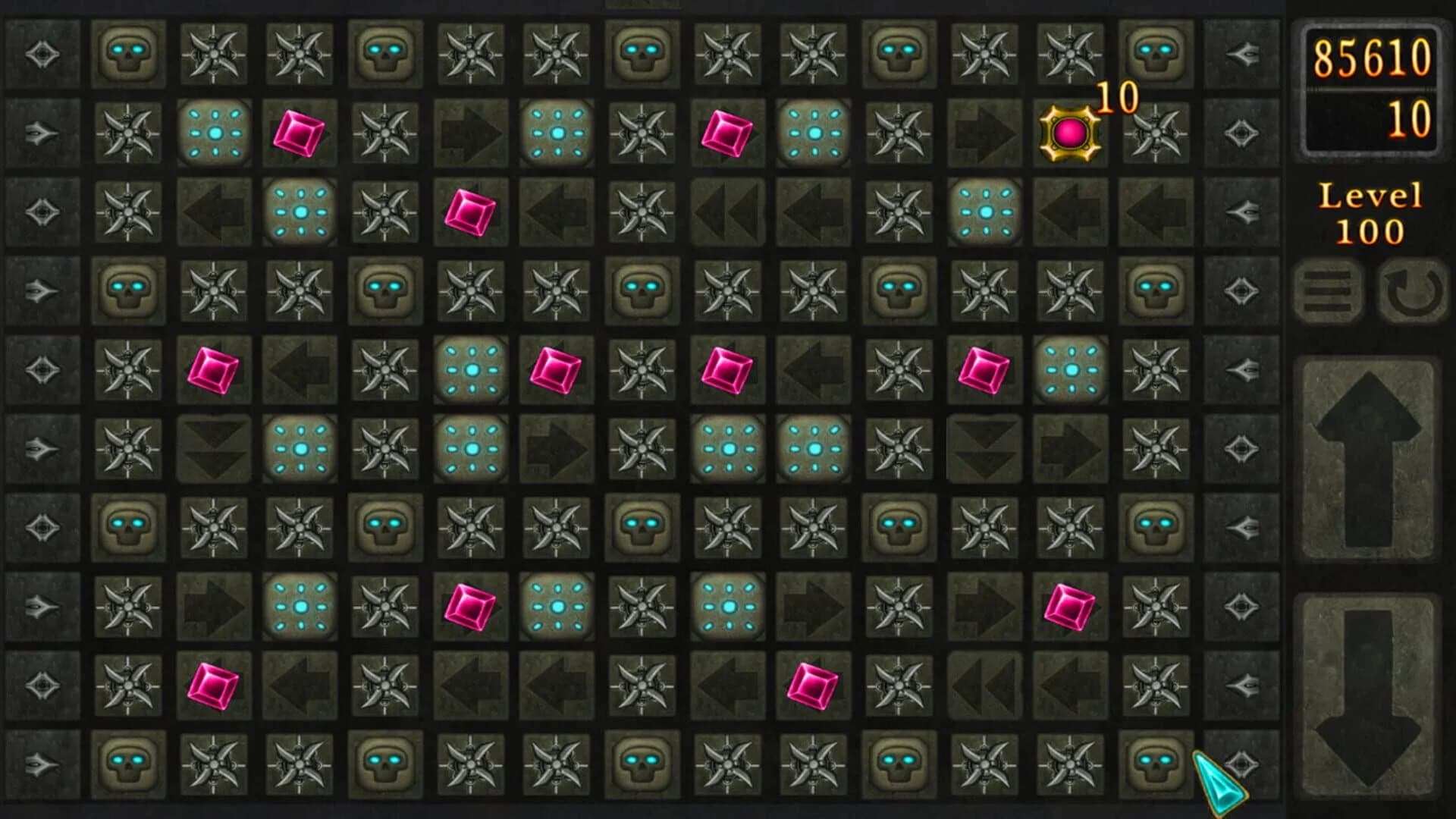Click the pink gem in the second row
The height and width of the screenshot is (819, 1456).
pos(297,133)
